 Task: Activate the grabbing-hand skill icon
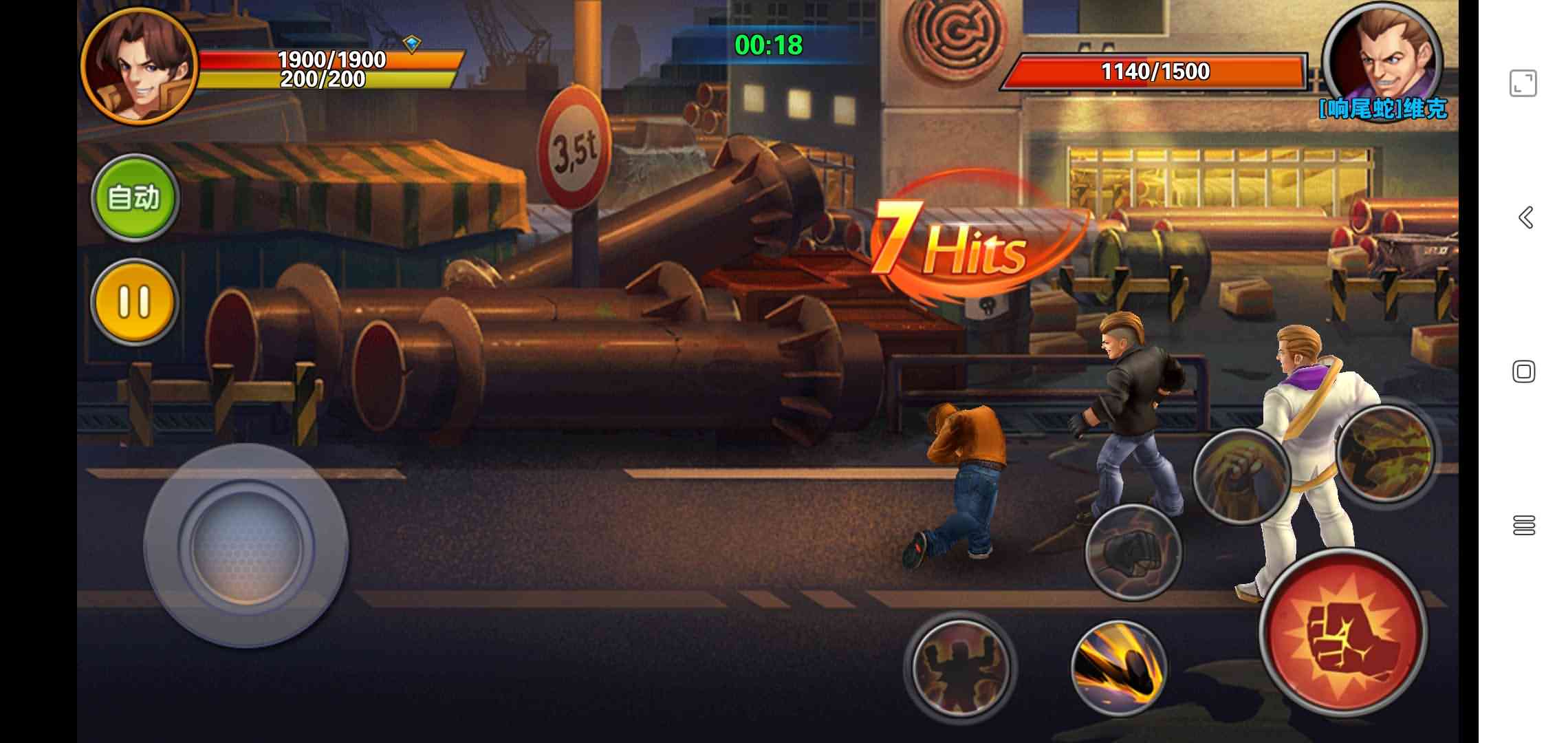tap(1241, 476)
